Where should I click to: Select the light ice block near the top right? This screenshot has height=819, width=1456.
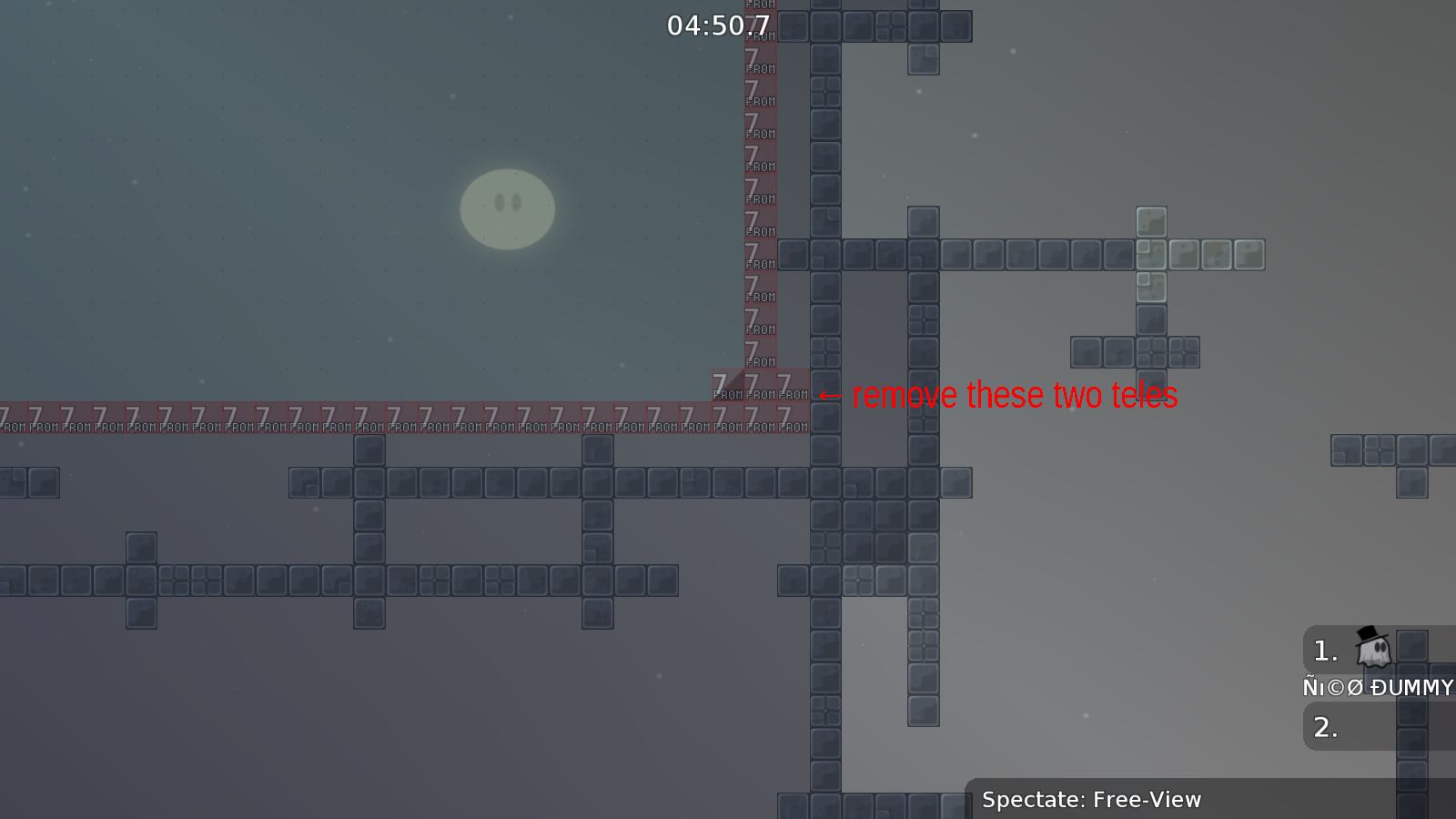click(x=1152, y=221)
